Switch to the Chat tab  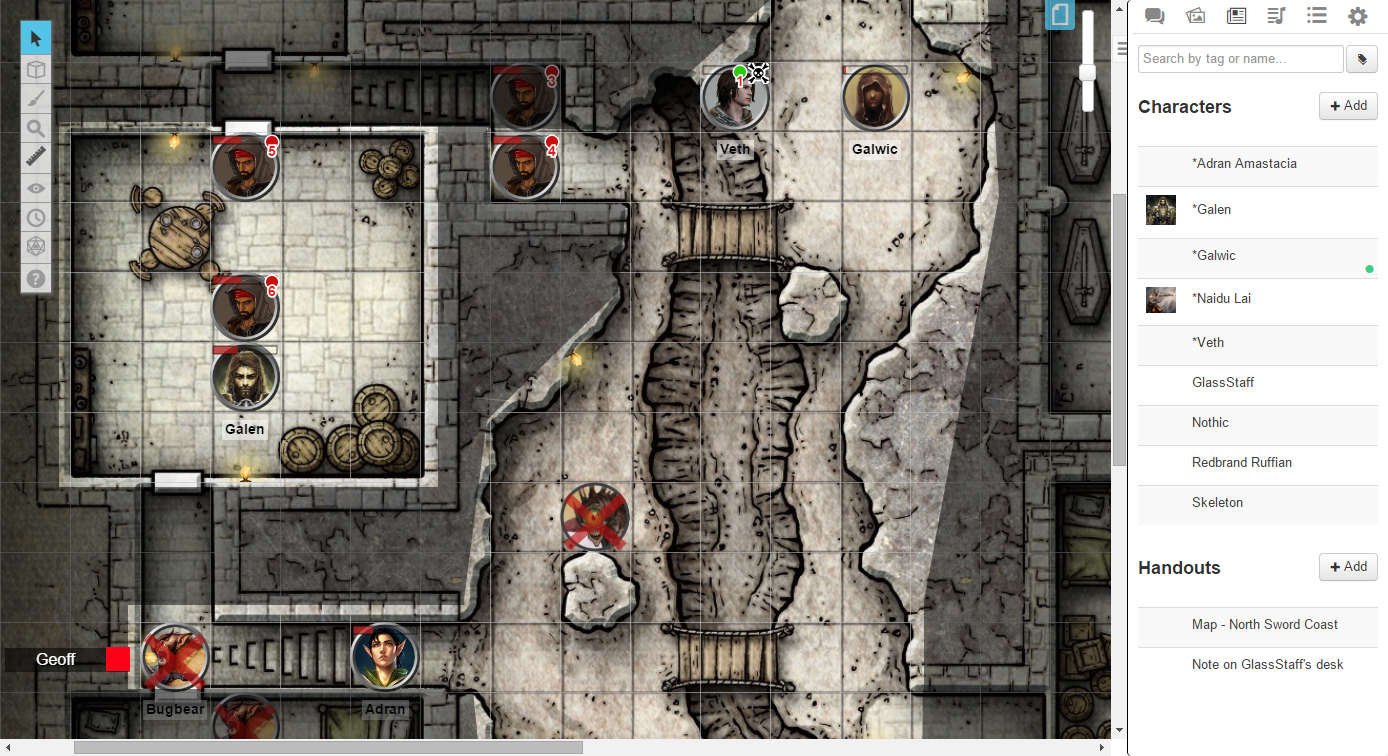point(1154,16)
